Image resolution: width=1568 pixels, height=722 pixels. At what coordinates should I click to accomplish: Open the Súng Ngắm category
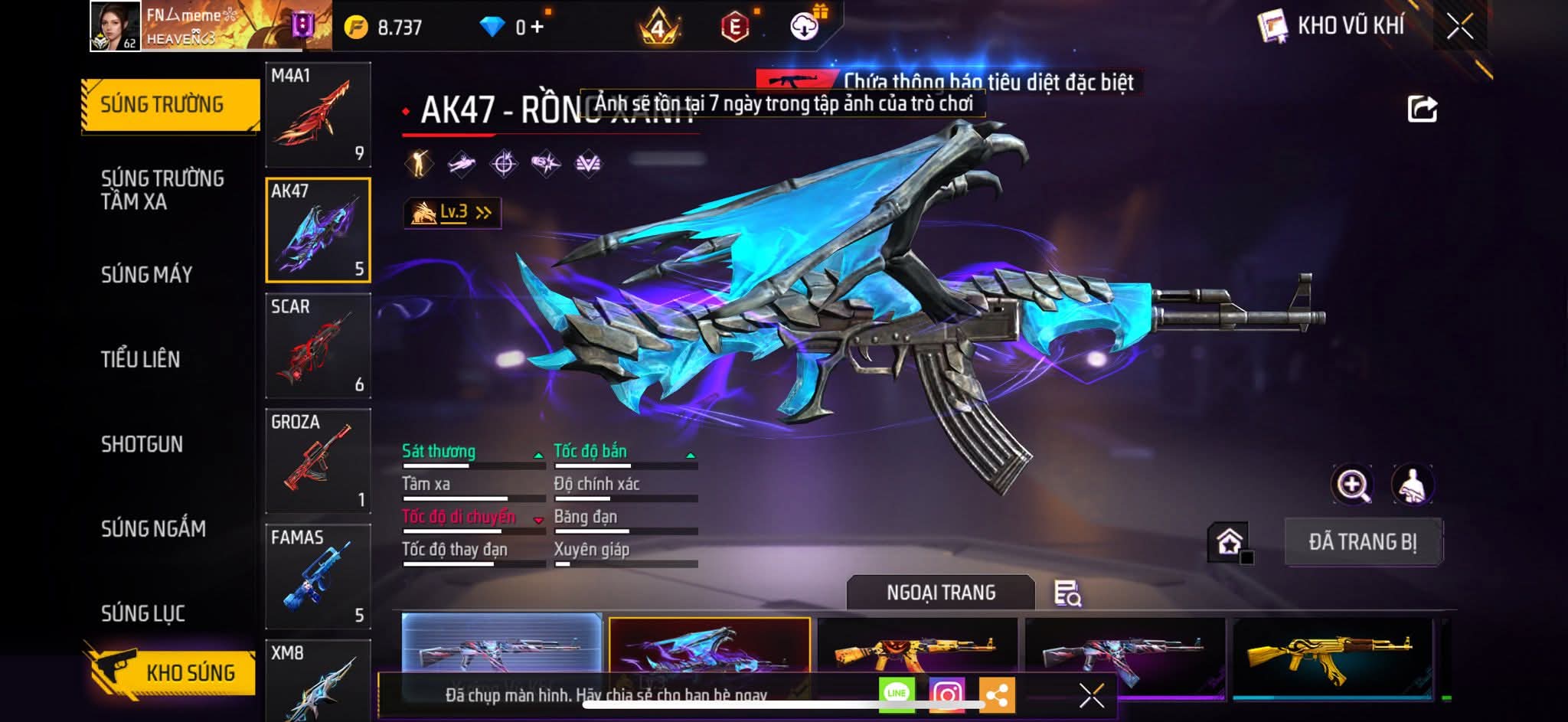click(x=153, y=528)
